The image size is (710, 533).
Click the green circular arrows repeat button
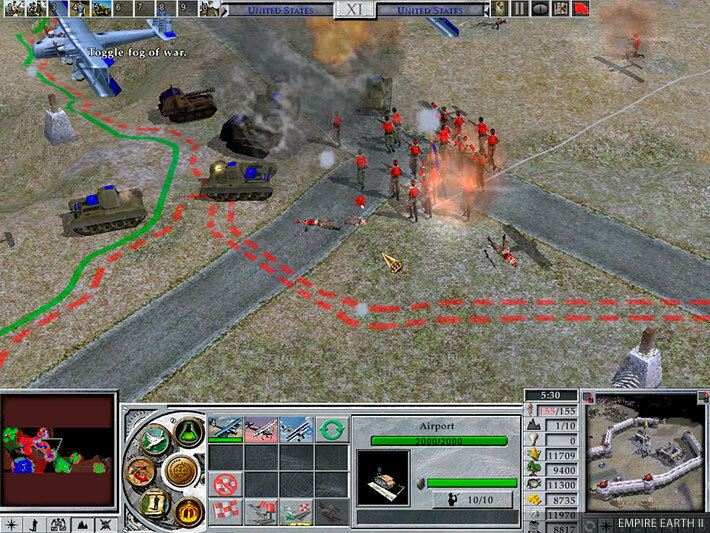(334, 431)
